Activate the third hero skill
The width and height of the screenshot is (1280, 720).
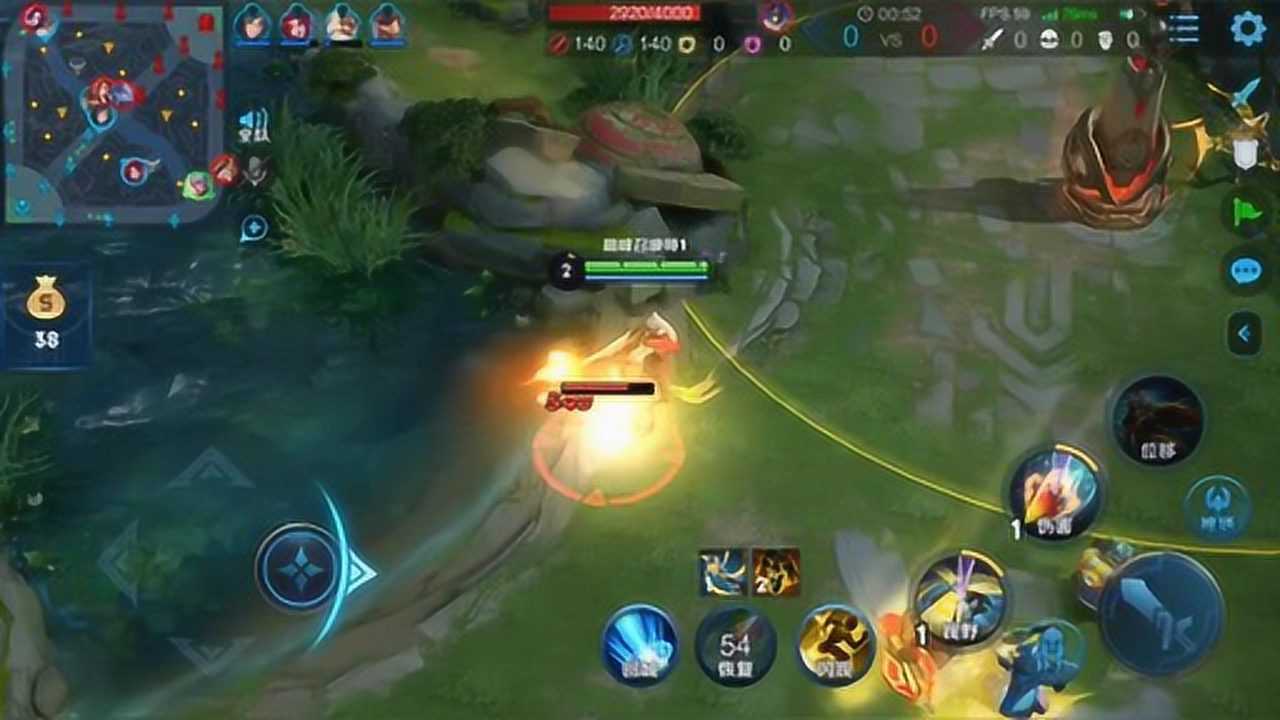pos(1158,420)
